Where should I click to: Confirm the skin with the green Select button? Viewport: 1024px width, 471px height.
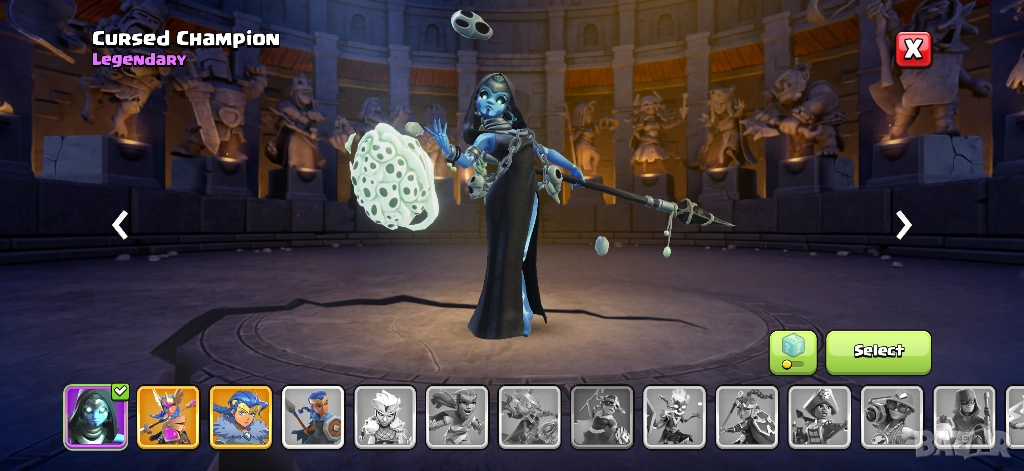pyautogui.click(x=878, y=352)
